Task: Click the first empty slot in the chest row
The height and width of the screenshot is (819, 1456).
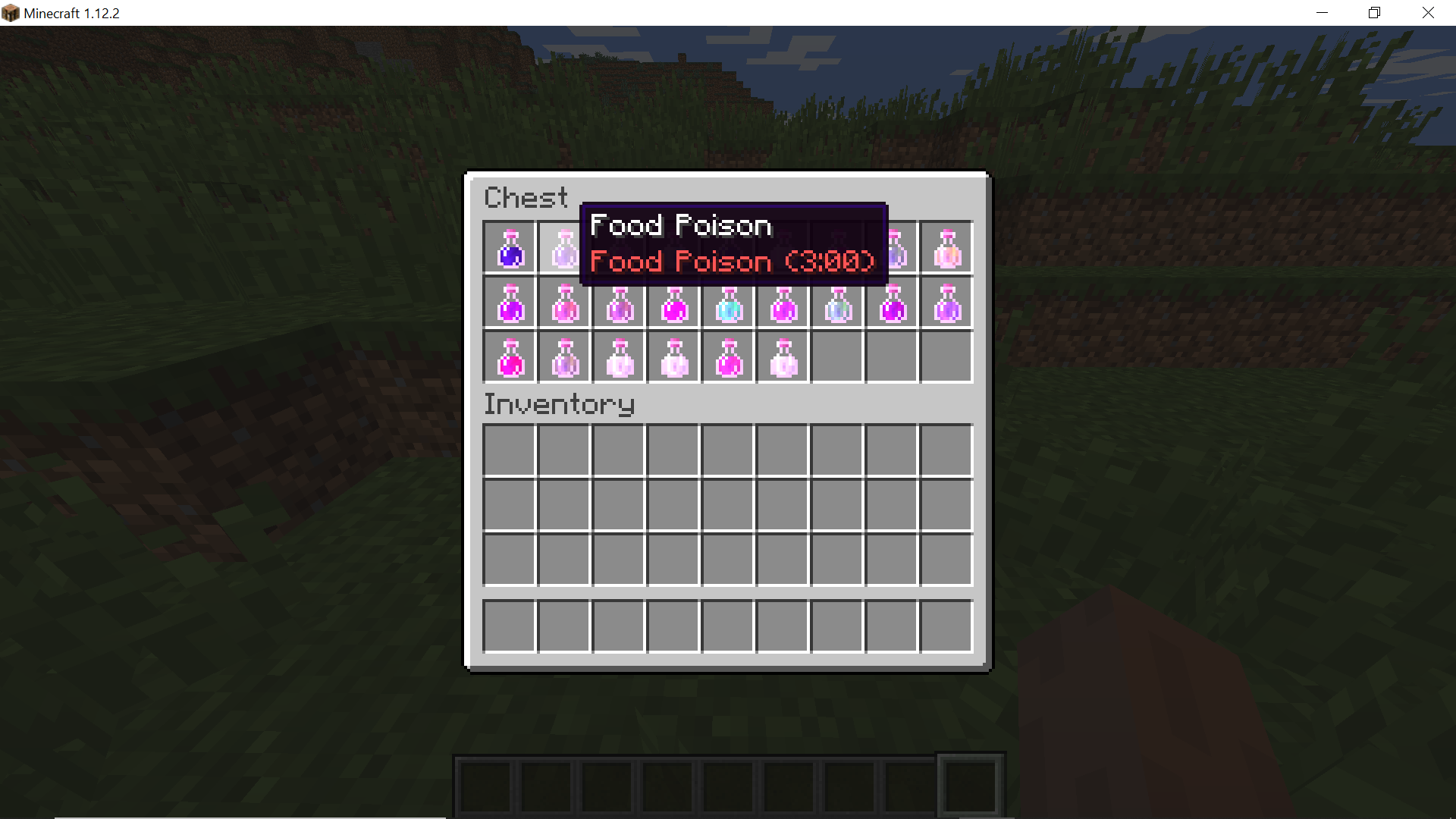Action: pos(836,356)
